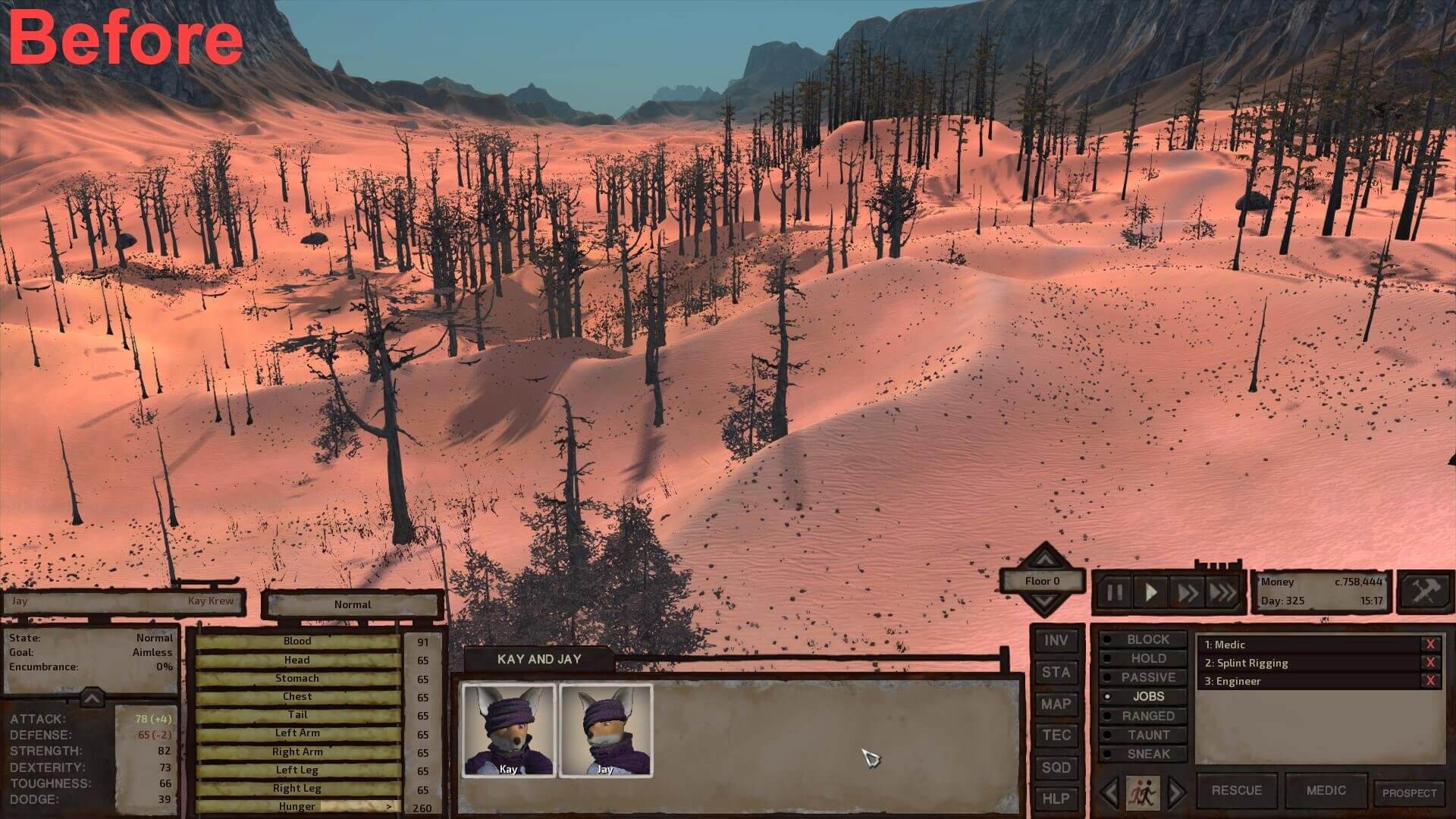
Task: Remove the Medic job with its X
Action: point(1430,645)
